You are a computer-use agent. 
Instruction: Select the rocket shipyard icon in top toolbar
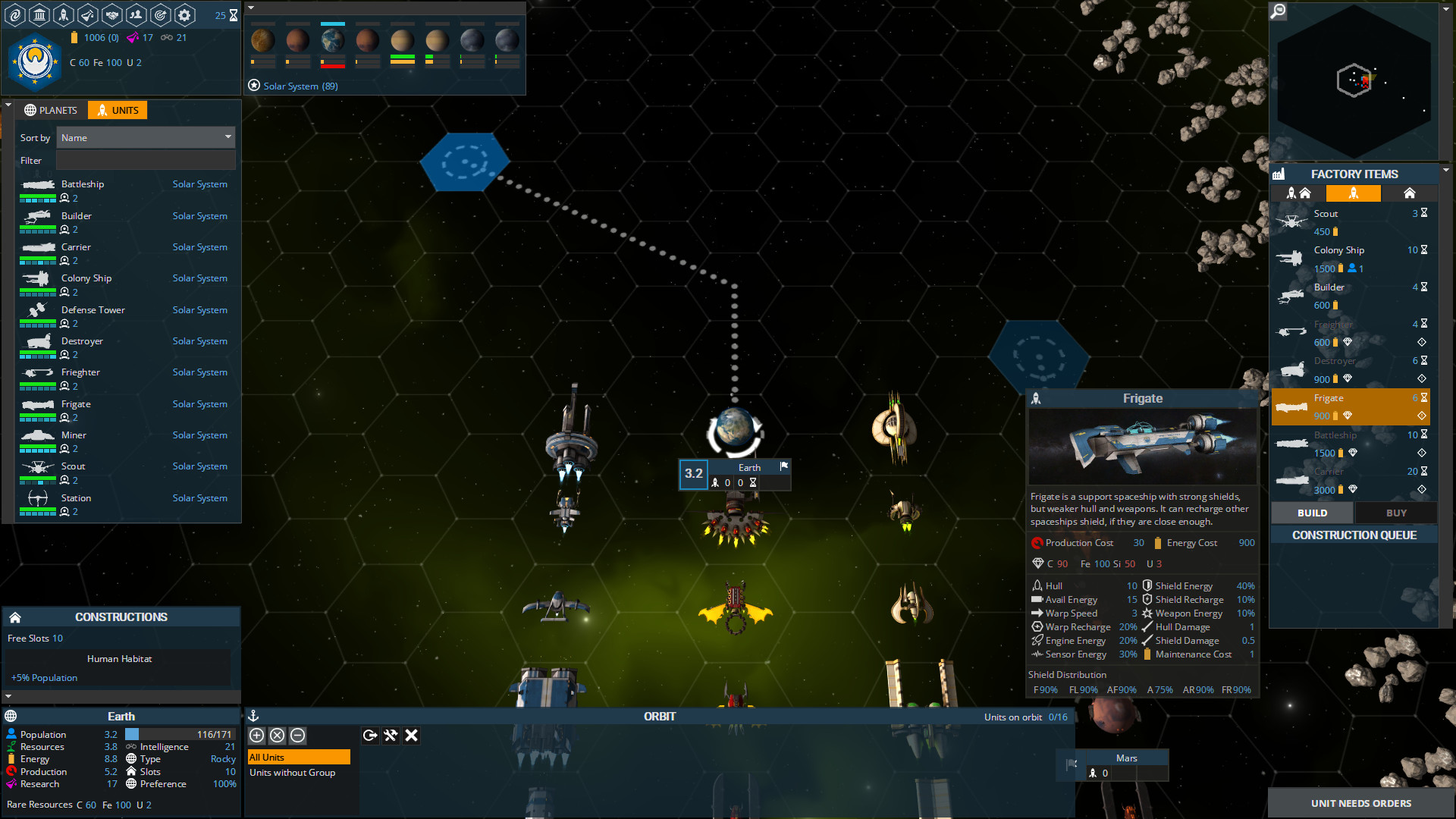pyautogui.click(x=64, y=14)
